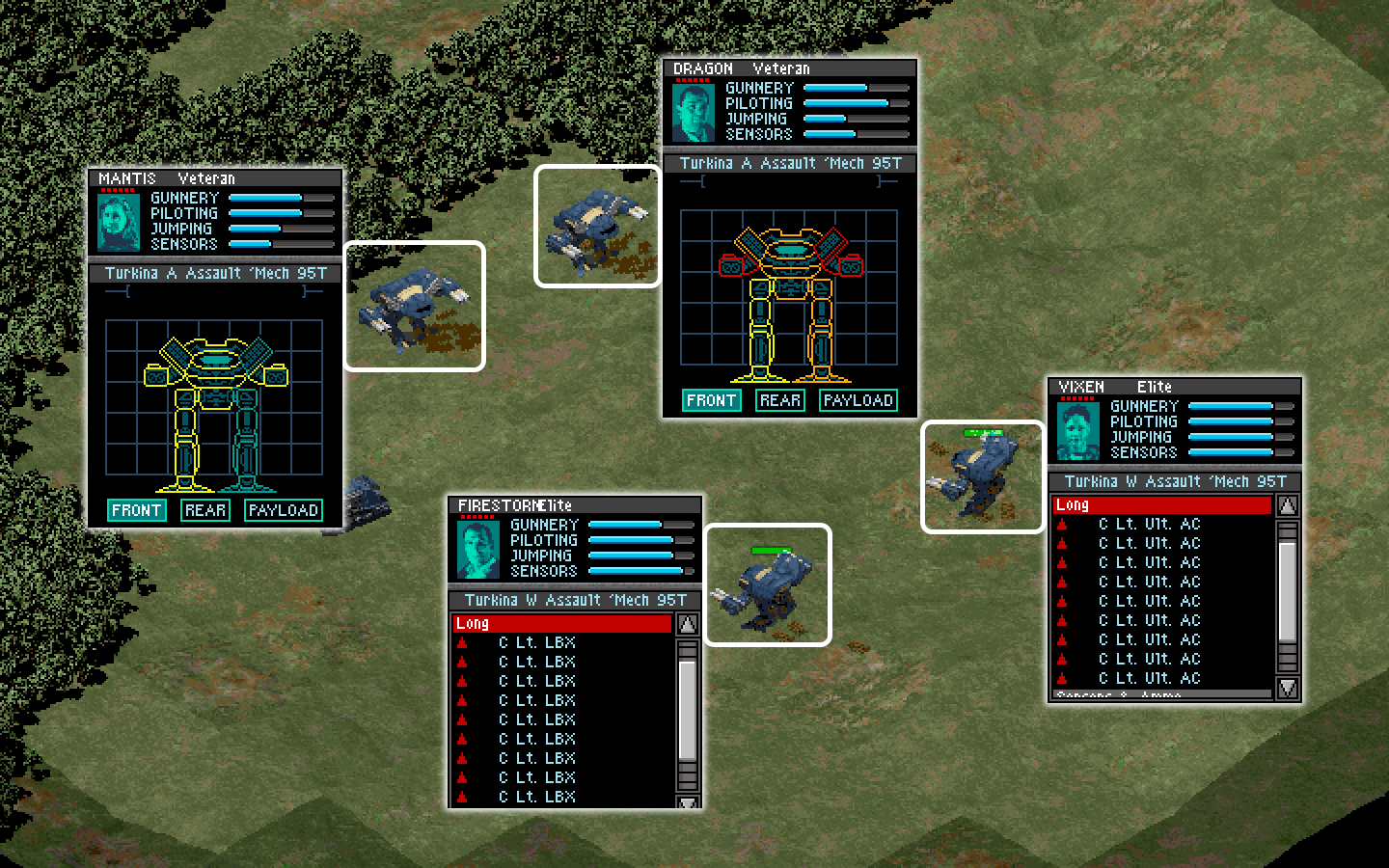1389x868 pixels.
Task: Select the Long range header in Firestorm's weapon list
Action: click(562, 624)
